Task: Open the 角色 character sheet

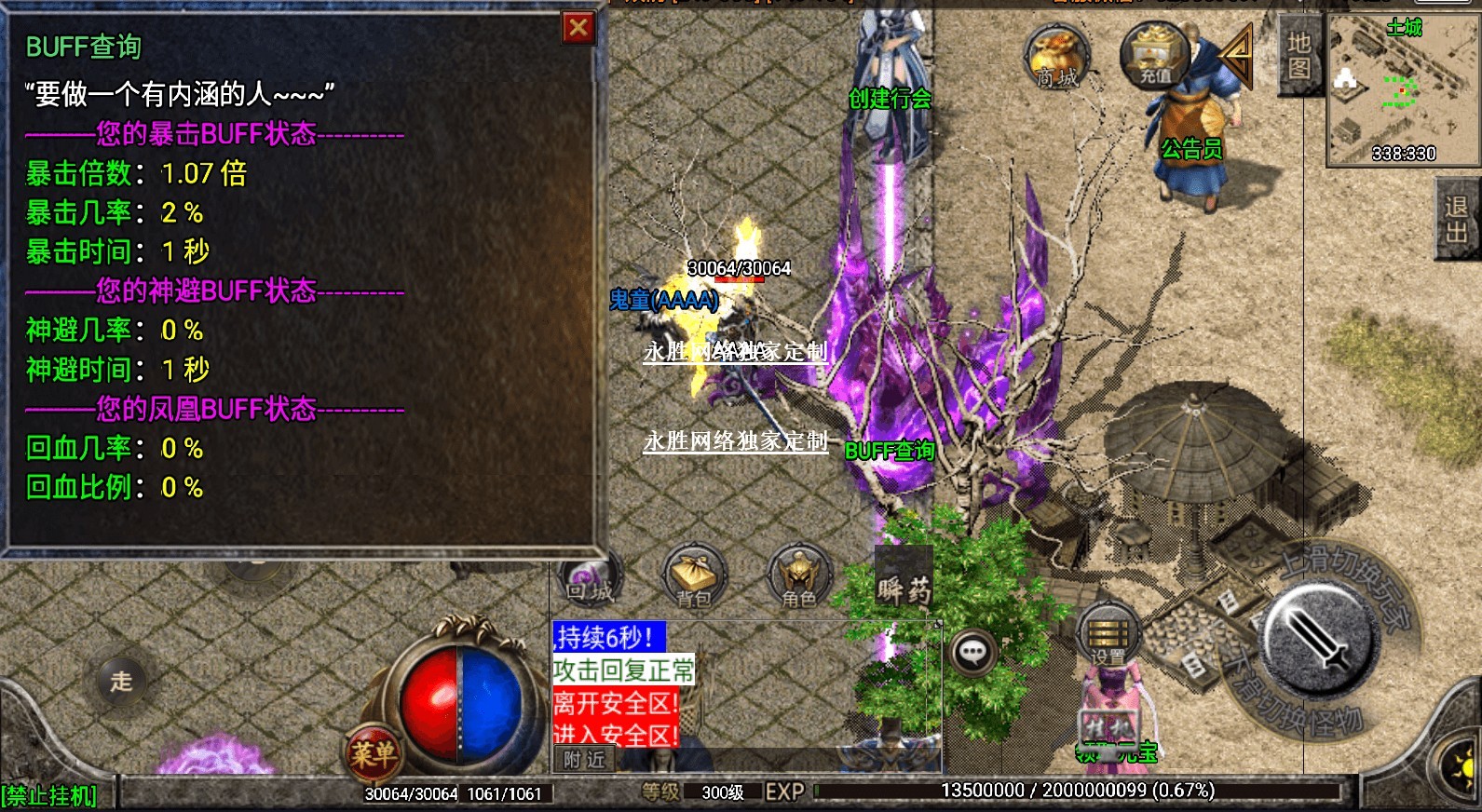Action: point(799,577)
